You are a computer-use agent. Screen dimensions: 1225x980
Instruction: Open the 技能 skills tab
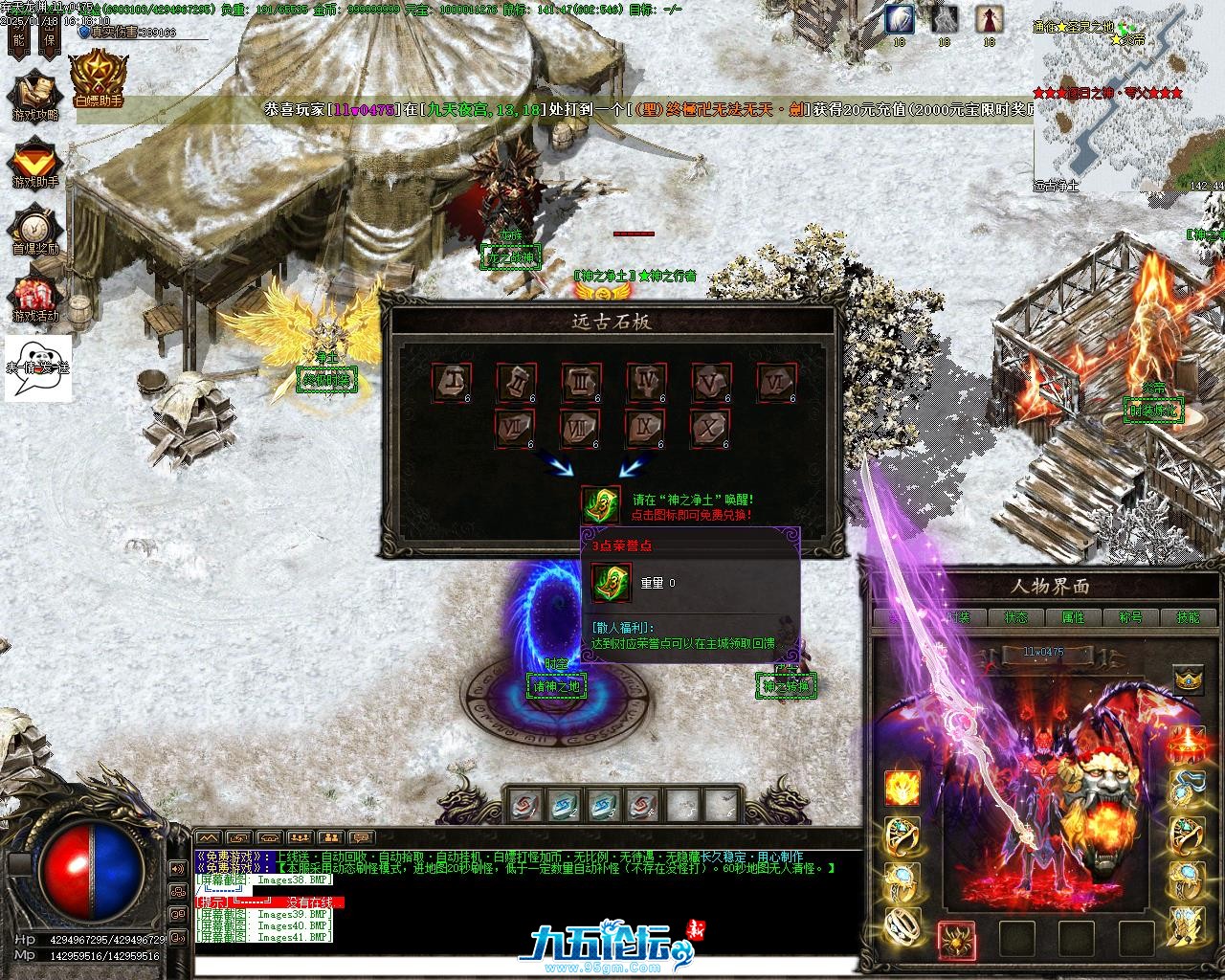click(x=1188, y=617)
